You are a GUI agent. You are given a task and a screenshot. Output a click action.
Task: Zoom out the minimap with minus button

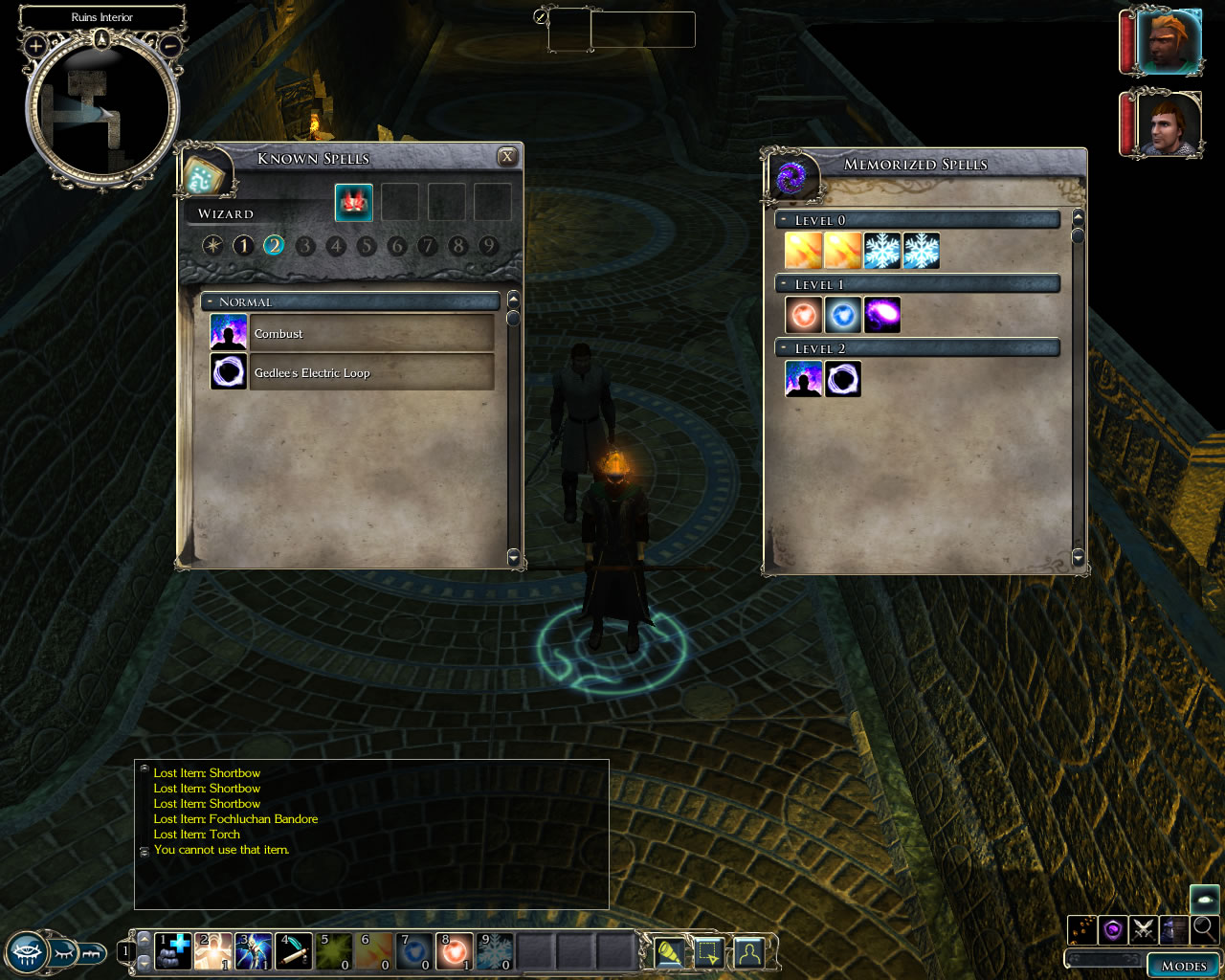(169, 45)
